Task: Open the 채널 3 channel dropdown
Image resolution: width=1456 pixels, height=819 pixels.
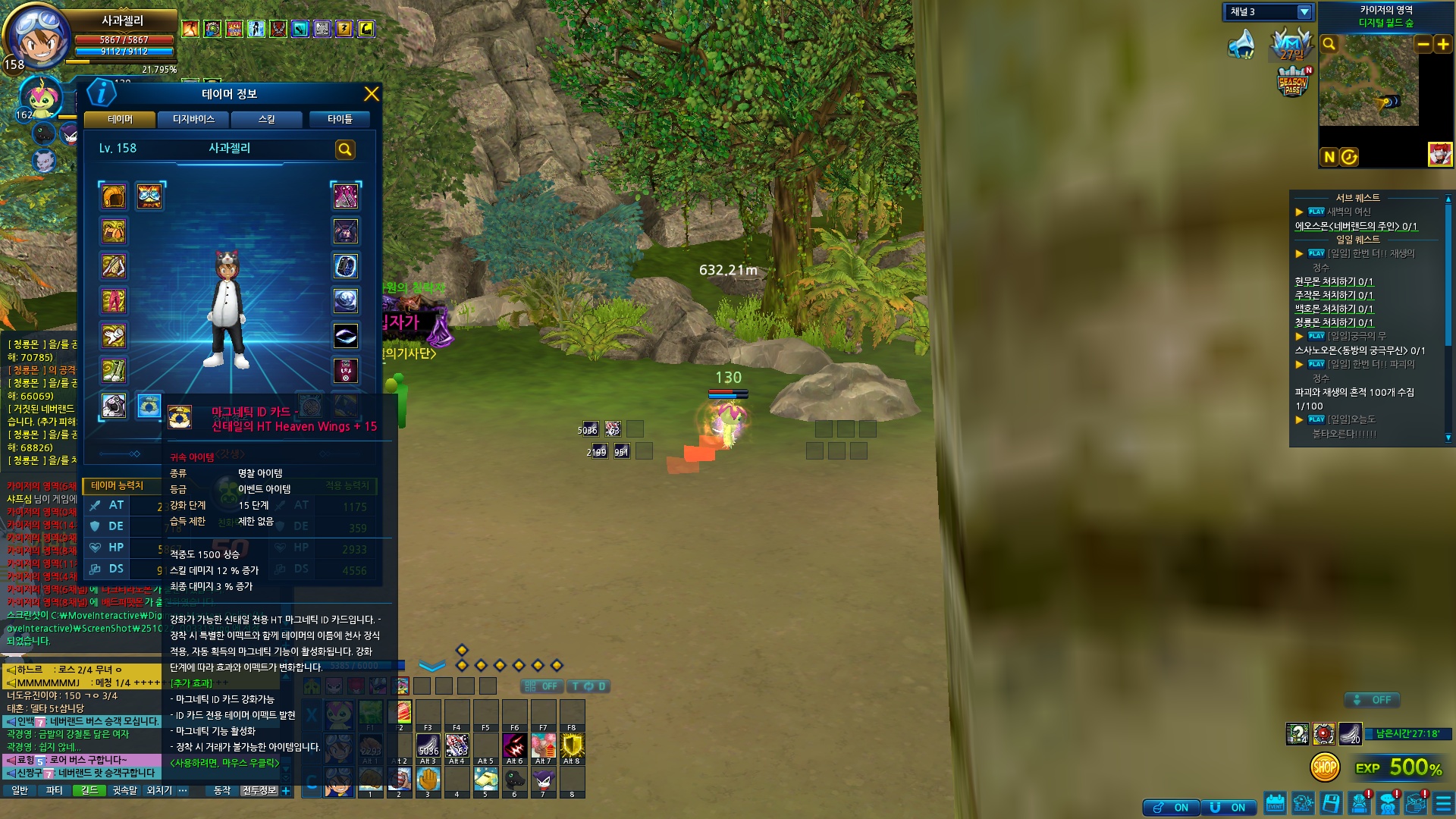Action: tap(1304, 12)
